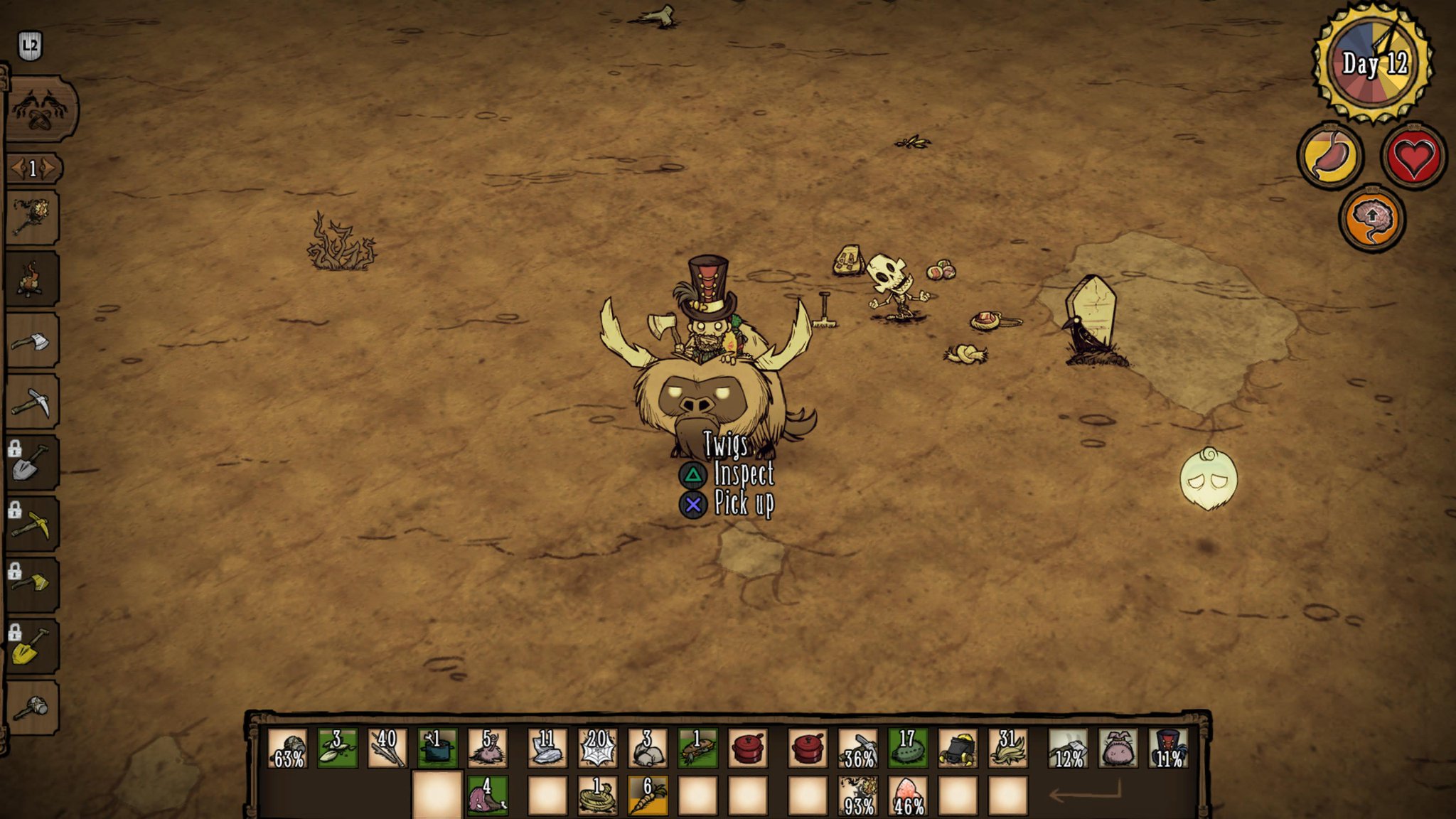Select the locked golden axe recipe
Viewport: 1456px width, 819px height.
pos(32,586)
